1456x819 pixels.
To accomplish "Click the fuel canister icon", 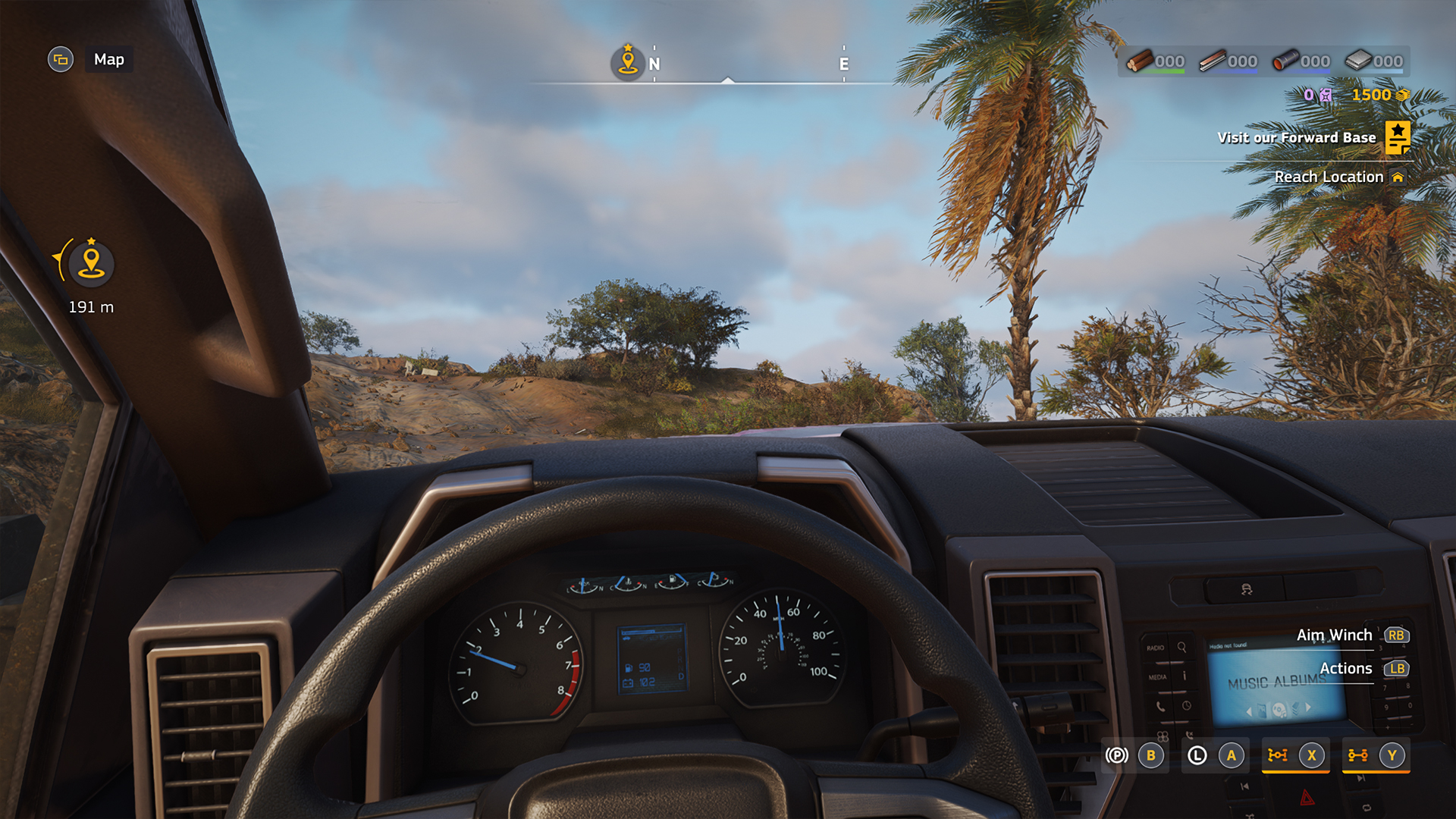I will (1326, 96).
